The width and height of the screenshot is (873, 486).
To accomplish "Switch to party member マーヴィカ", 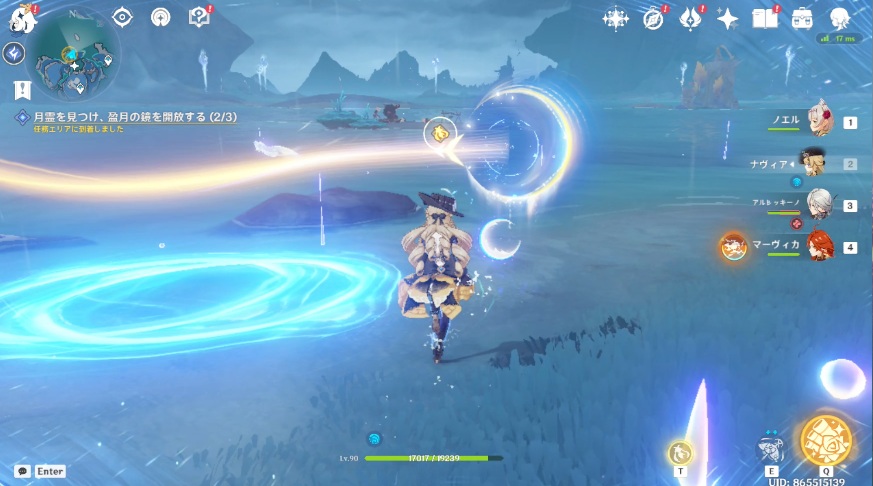I will pos(820,246).
